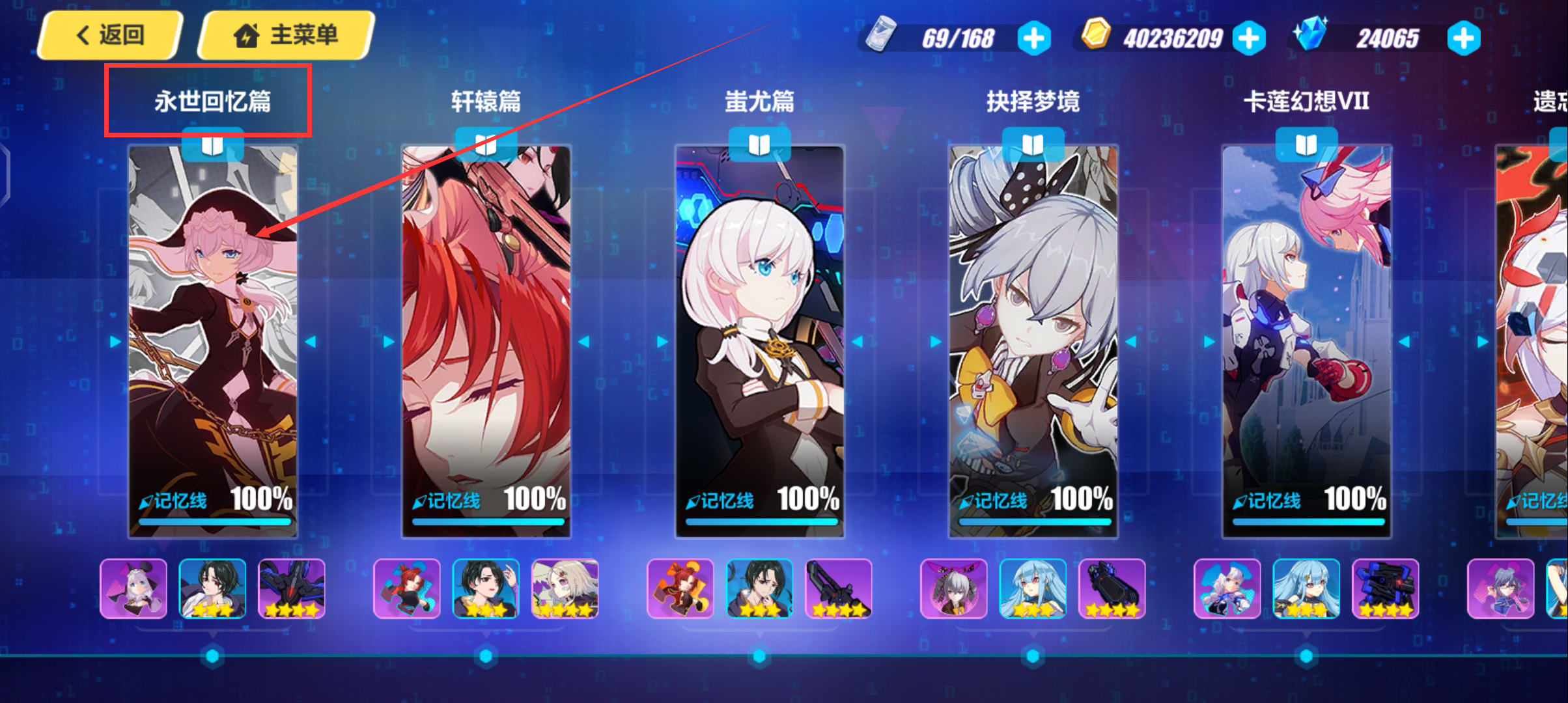Screen dimensions: 1568x703
Task: View the blue-haired three-star stigmata under 卡莲幻想VII
Action: tap(1306, 588)
